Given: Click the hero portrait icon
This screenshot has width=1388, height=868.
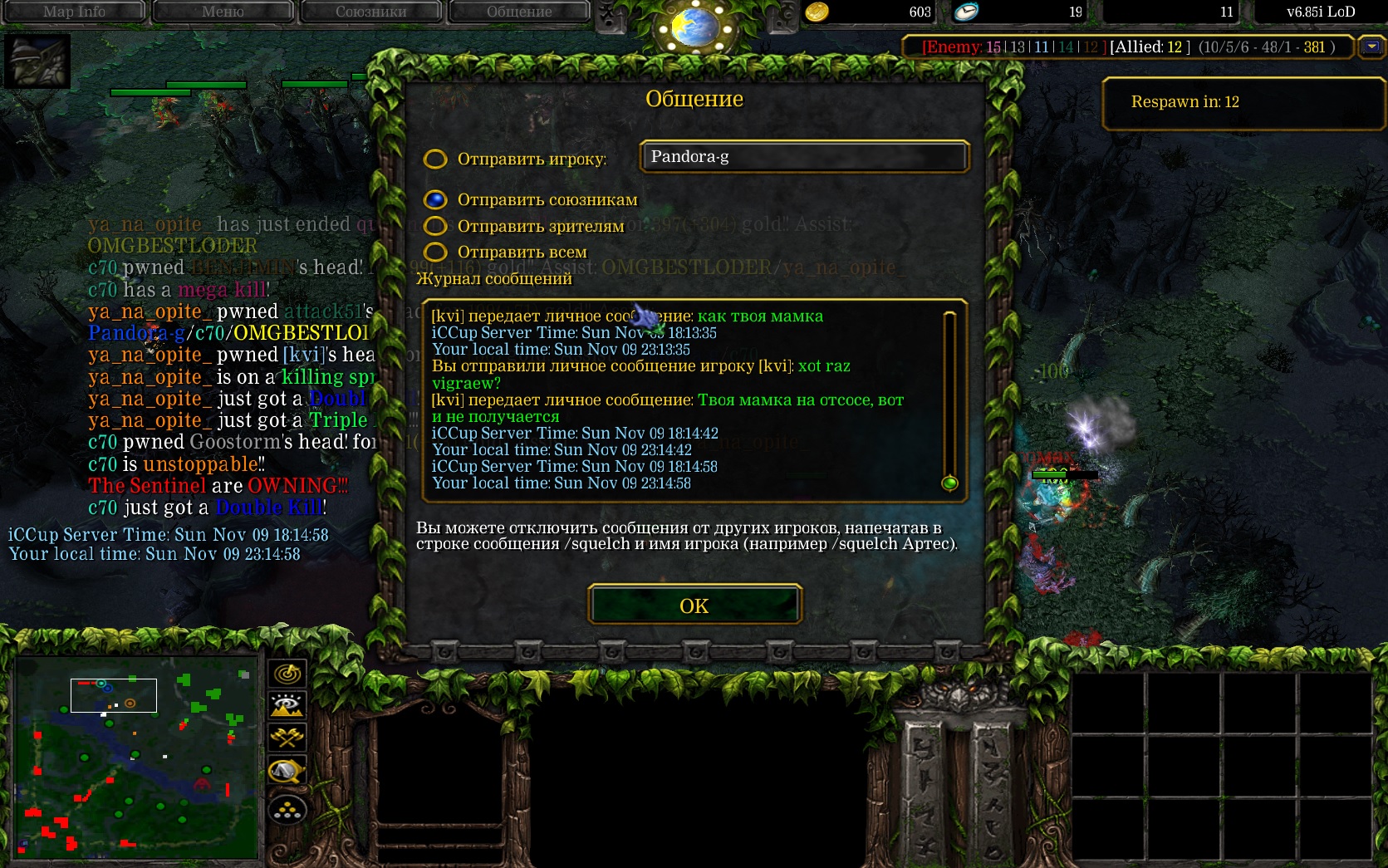Looking at the screenshot, I should [x=37, y=61].
